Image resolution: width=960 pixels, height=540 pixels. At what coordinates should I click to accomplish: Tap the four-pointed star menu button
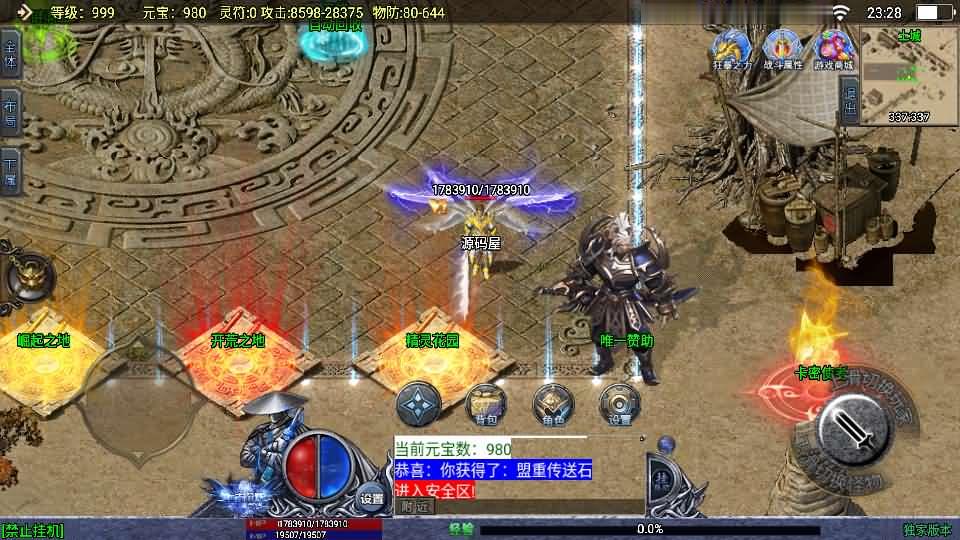tap(418, 403)
